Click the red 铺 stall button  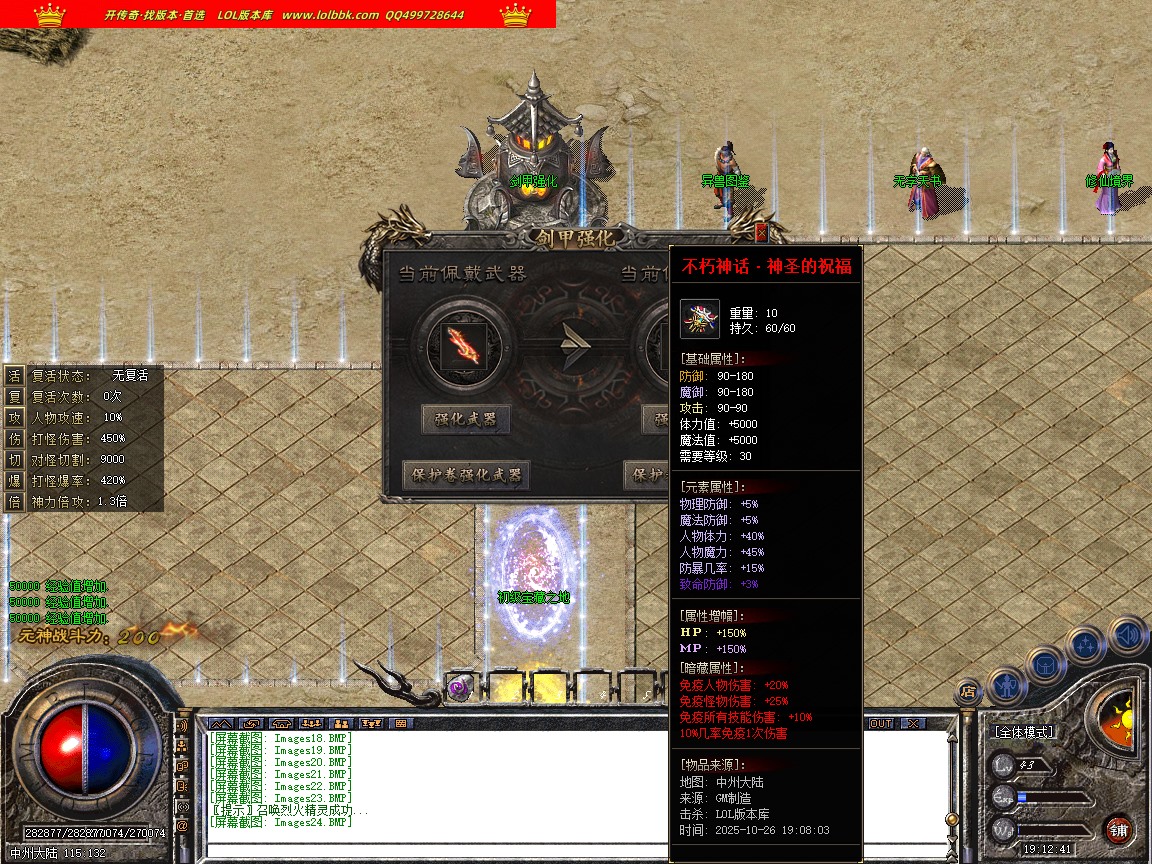tap(1119, 829)
